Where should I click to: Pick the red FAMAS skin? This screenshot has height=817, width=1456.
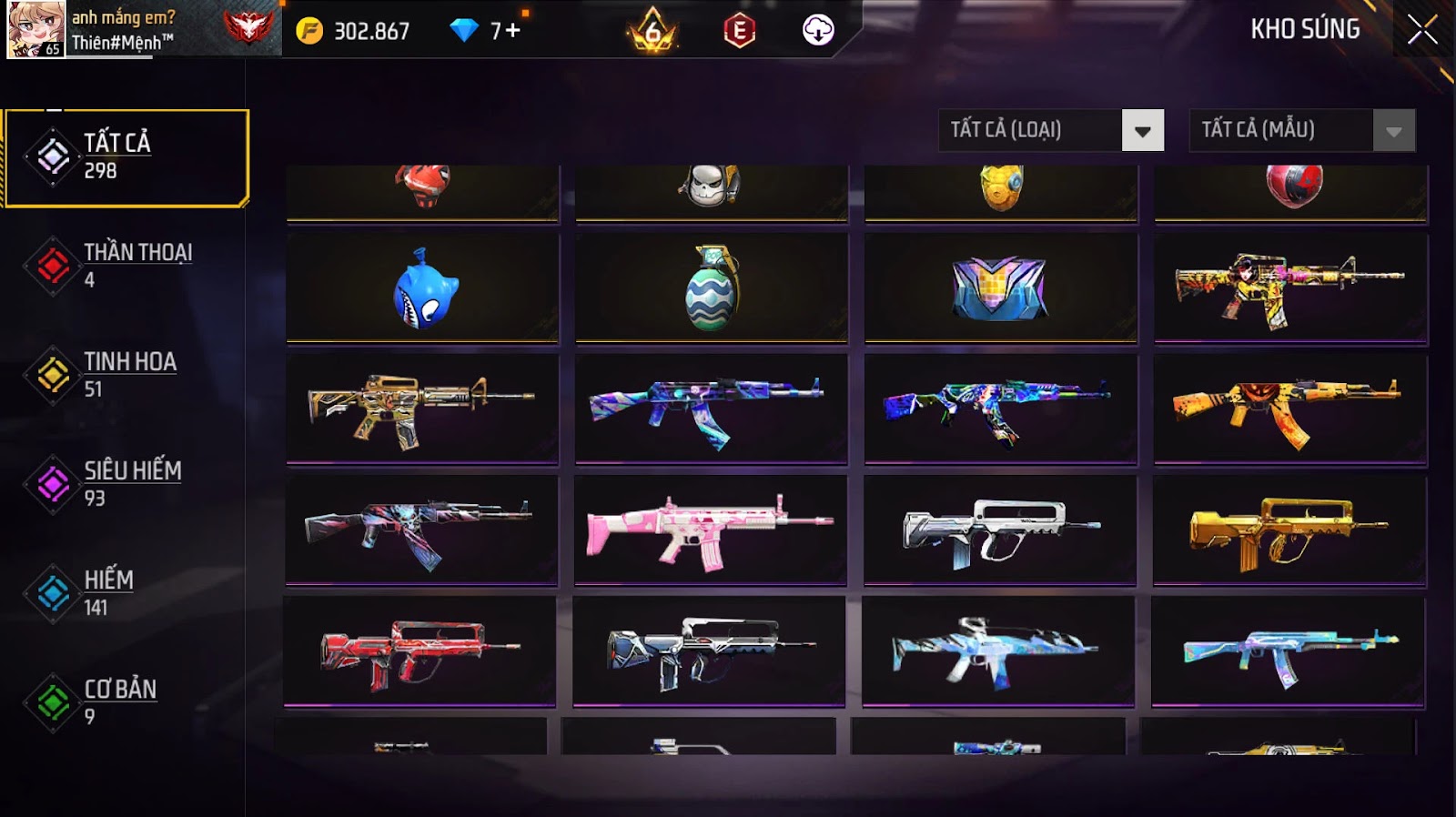420,651
